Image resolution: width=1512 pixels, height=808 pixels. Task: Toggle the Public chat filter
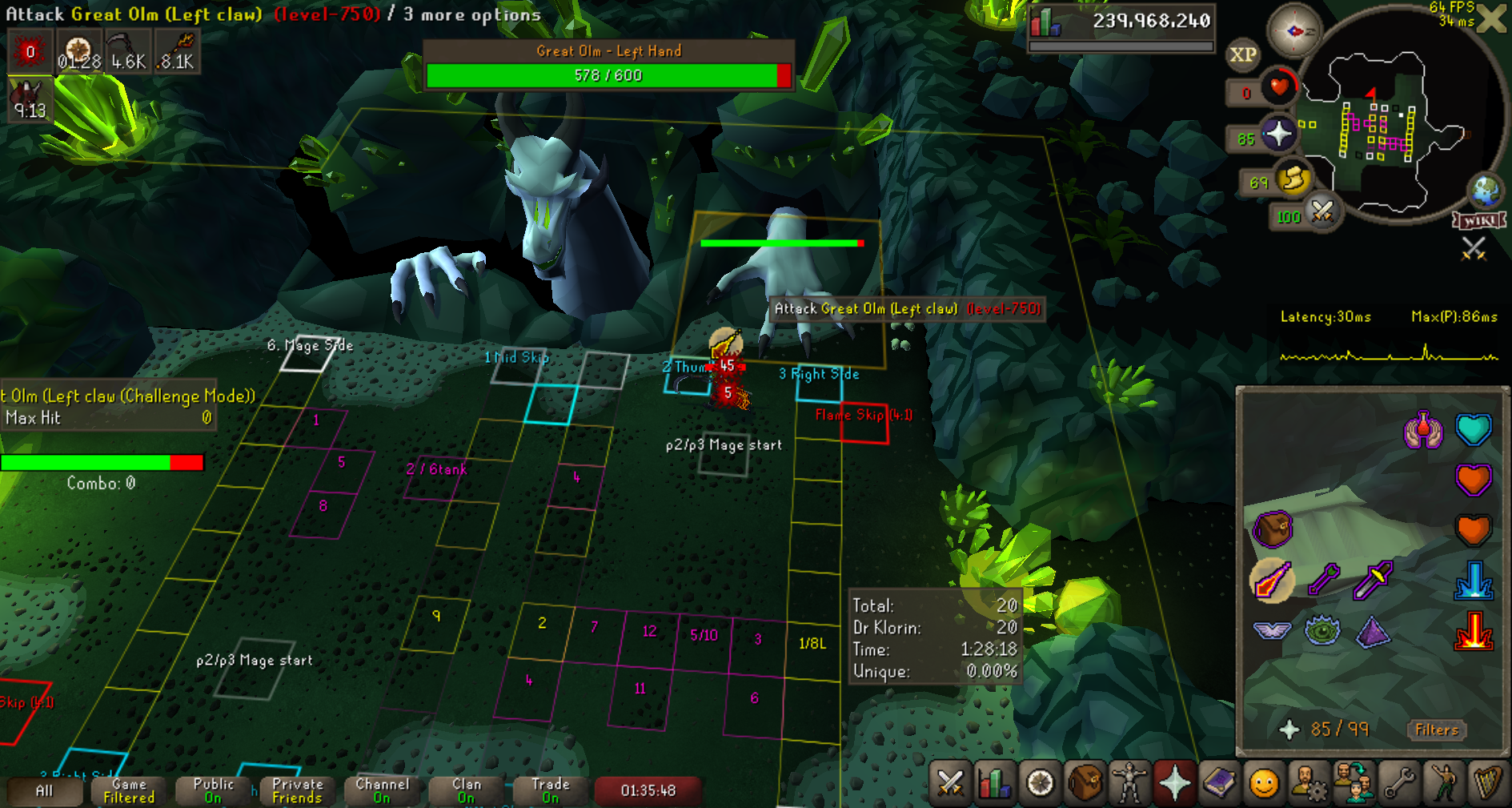click(213, 790)
